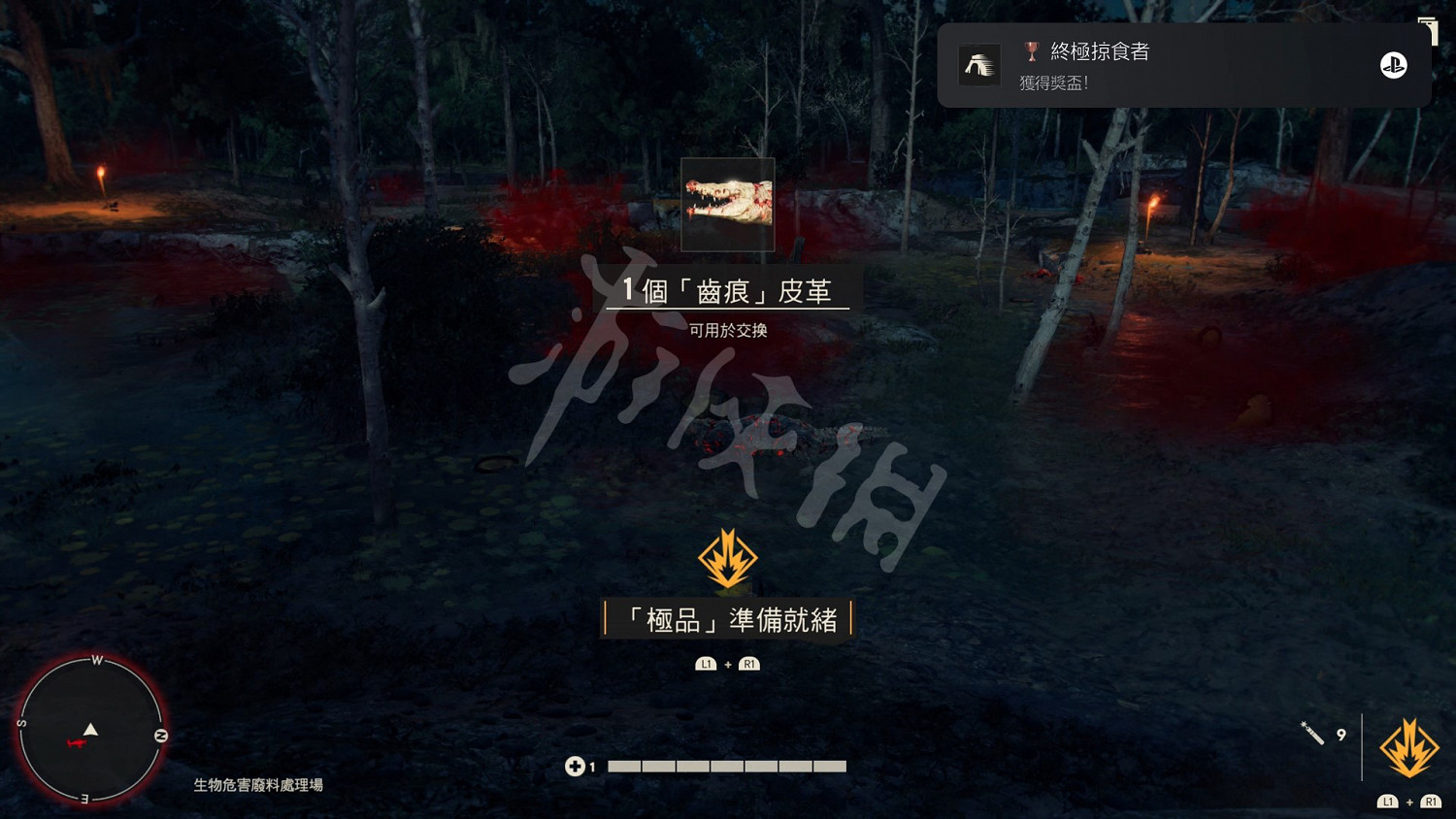Screen dimensions: 1456x819
Task: Click the achievement thumbnail in the notification
Action: point(979,65)
